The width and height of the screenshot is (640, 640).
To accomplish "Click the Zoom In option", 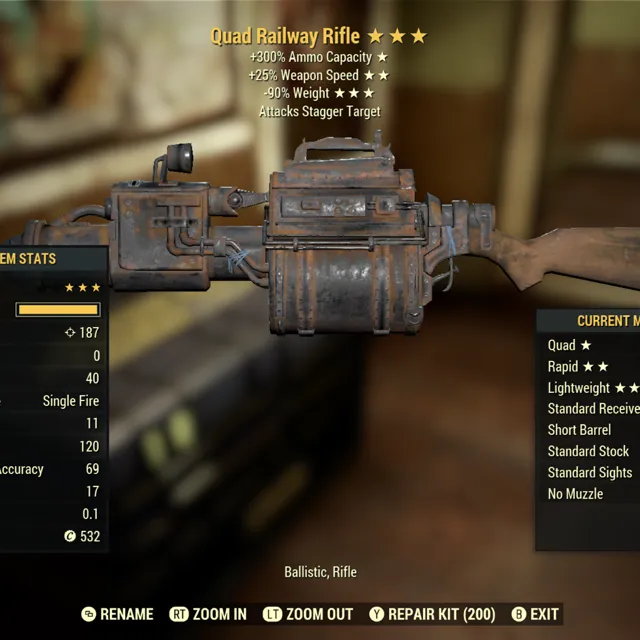I will 208,614.
